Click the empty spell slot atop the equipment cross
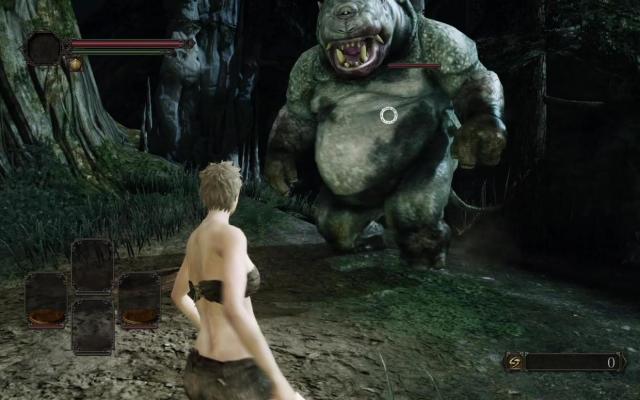The height and width of the screenshot is (400, 640). [x=92, y=265]
